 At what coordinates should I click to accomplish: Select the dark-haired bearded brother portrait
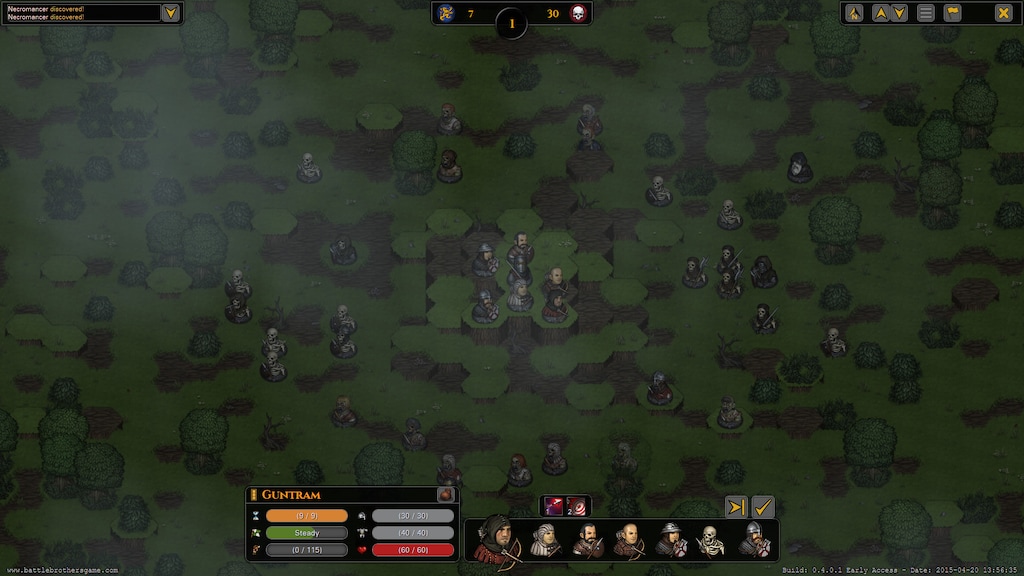587,540
